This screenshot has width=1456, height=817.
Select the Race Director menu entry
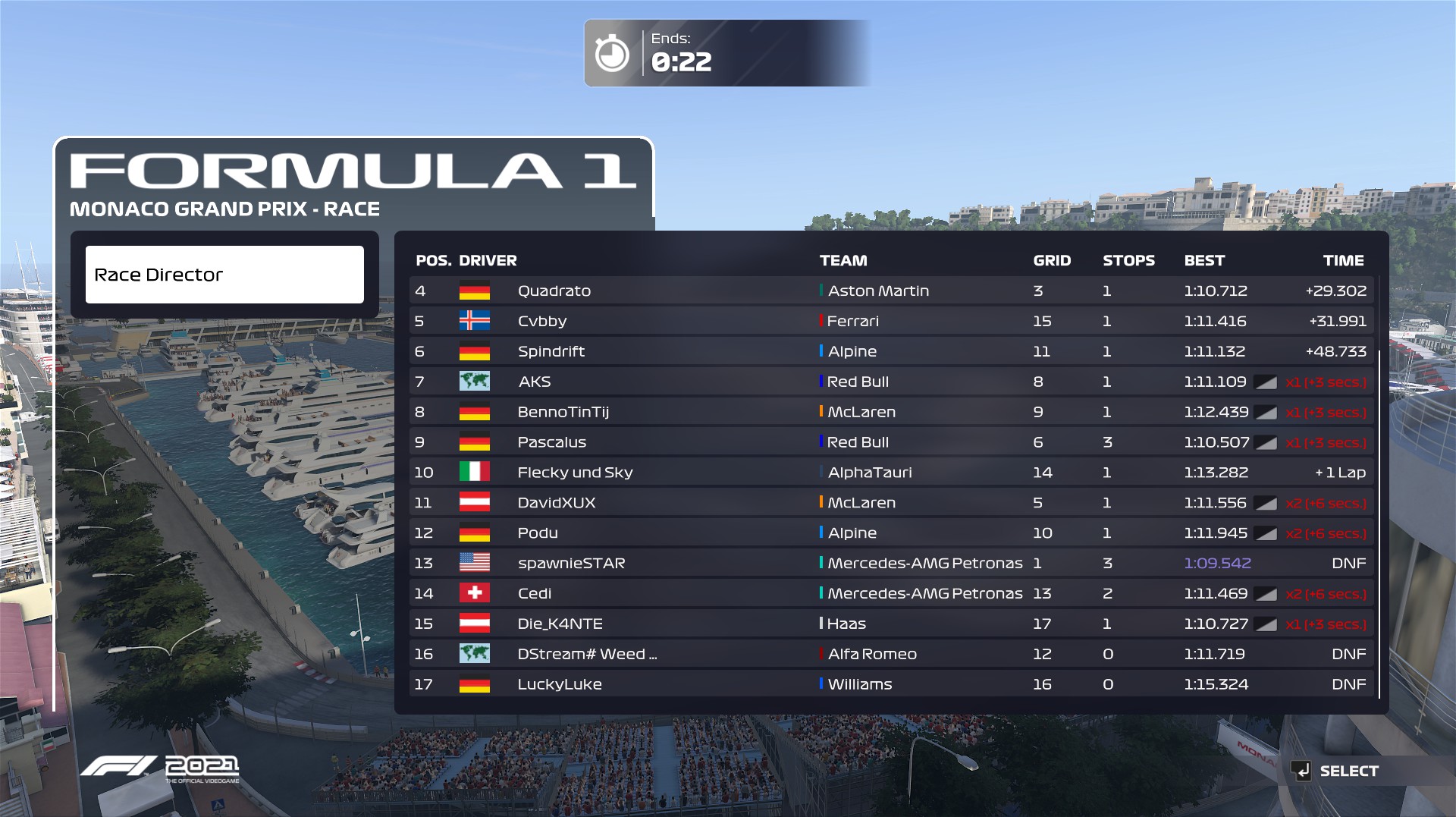[224, 275]
